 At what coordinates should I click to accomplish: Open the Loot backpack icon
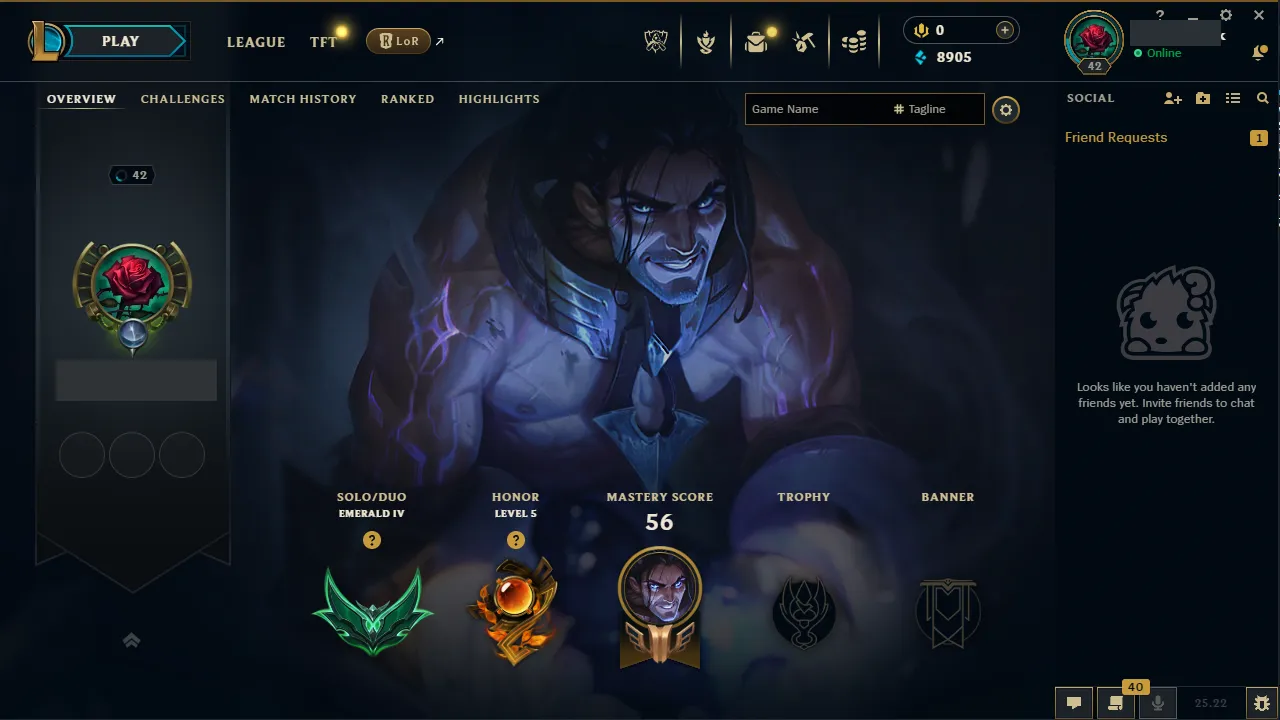757,43
